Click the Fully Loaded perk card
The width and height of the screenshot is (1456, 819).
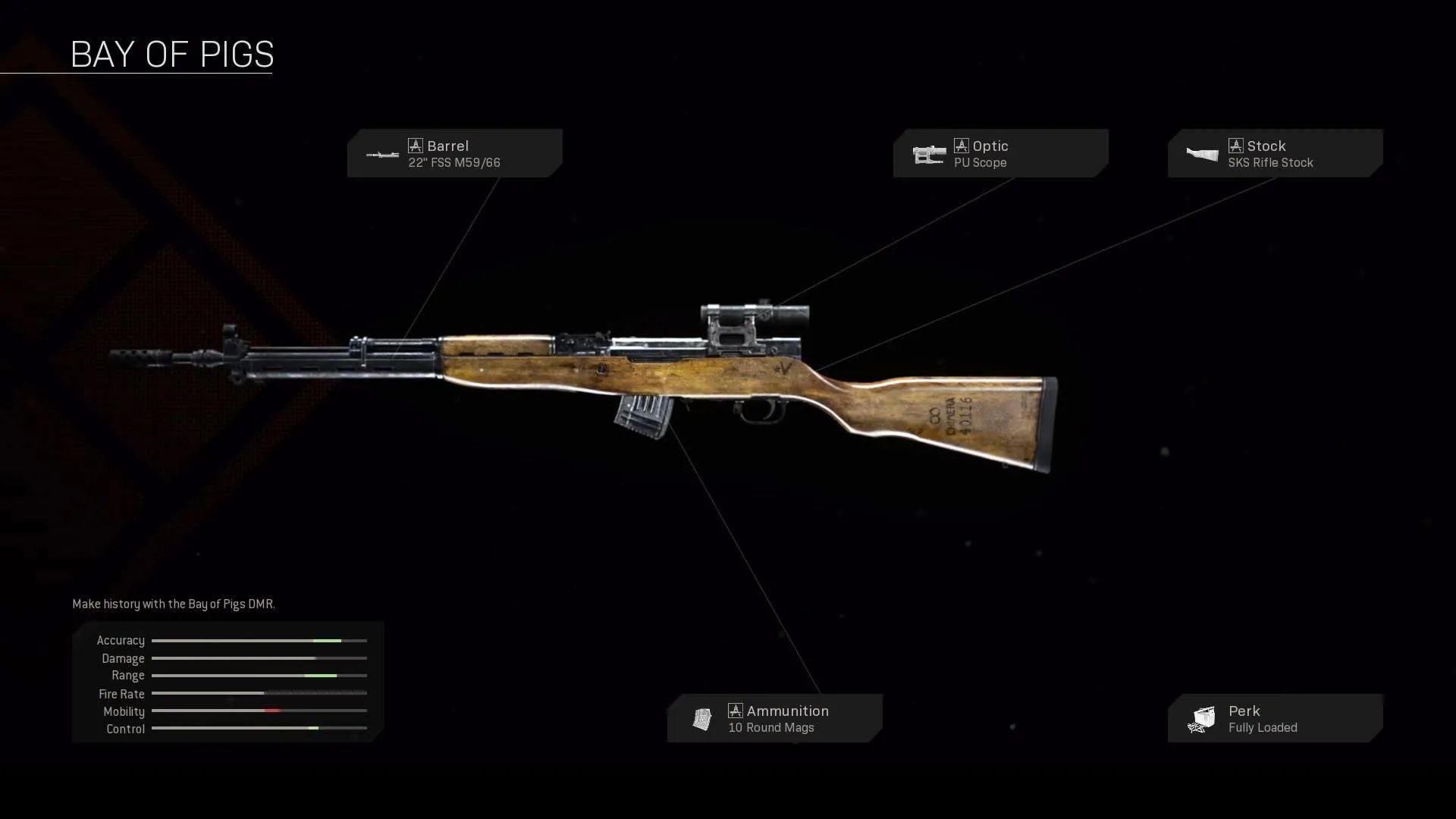[1274, 718]
